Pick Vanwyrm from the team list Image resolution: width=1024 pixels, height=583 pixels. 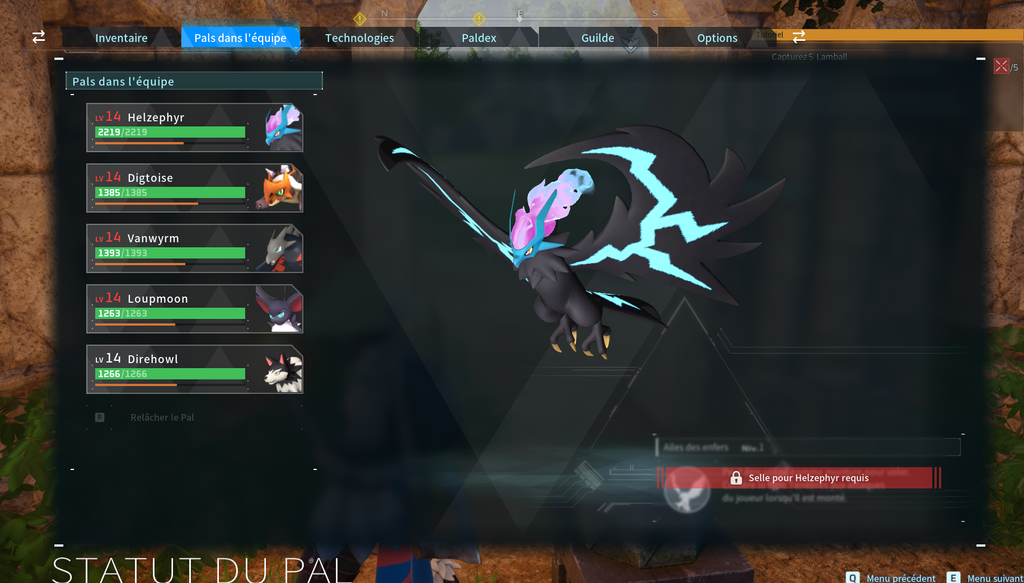pyautogui.click(x=194, y=248)
